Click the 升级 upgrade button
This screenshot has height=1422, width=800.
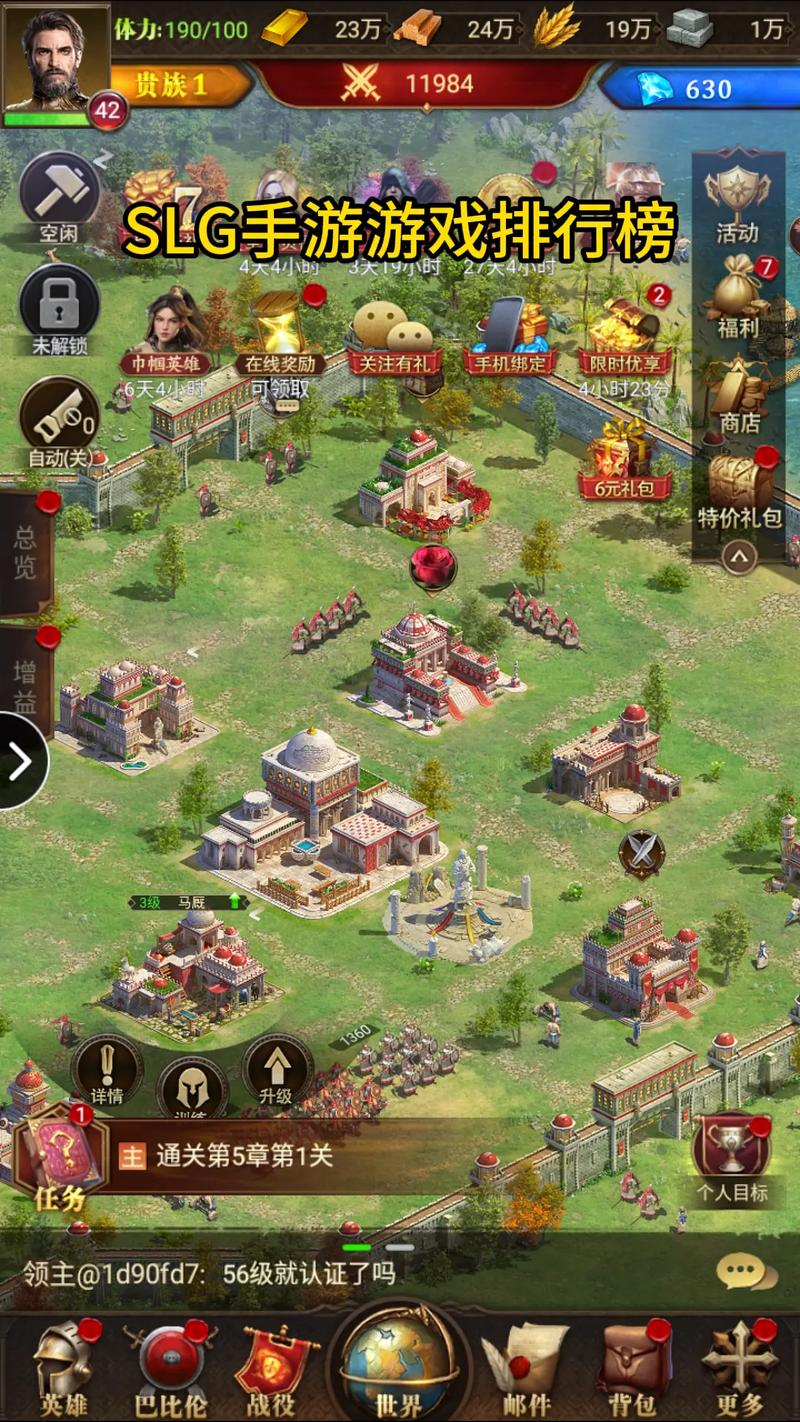(x=277, y=1073)
